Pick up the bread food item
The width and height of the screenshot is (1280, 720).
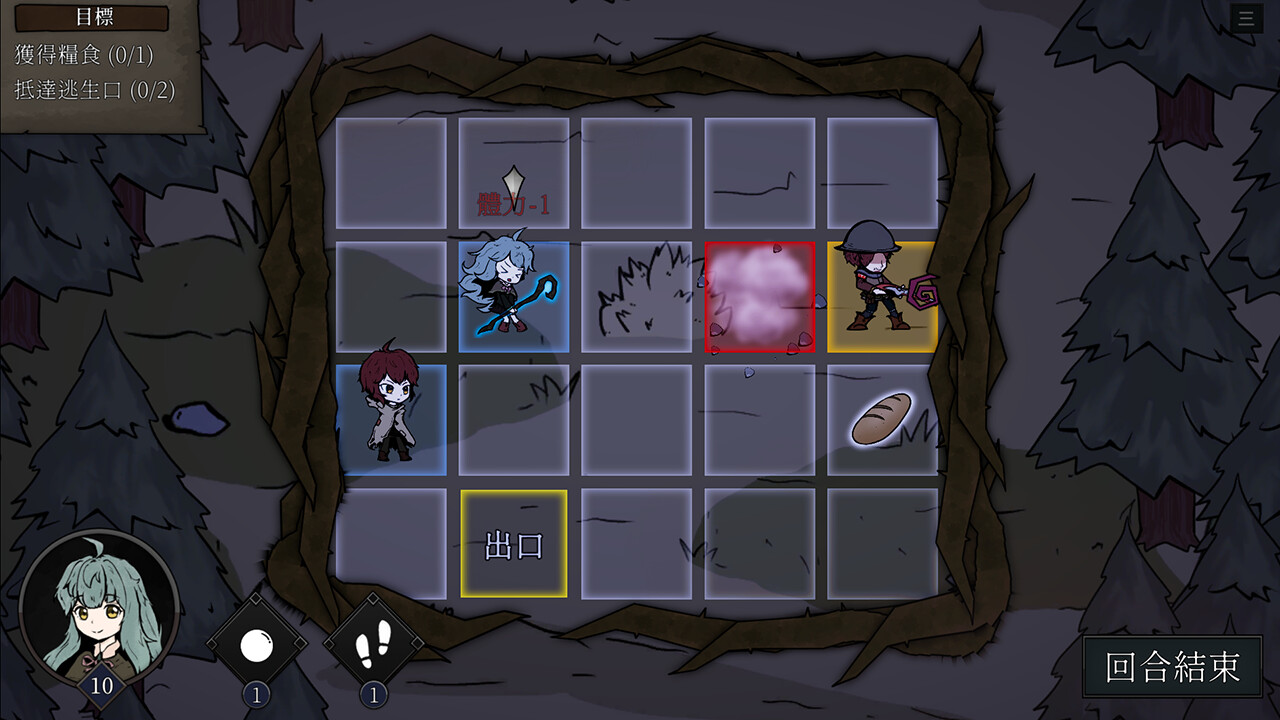[x=880, y=418]
